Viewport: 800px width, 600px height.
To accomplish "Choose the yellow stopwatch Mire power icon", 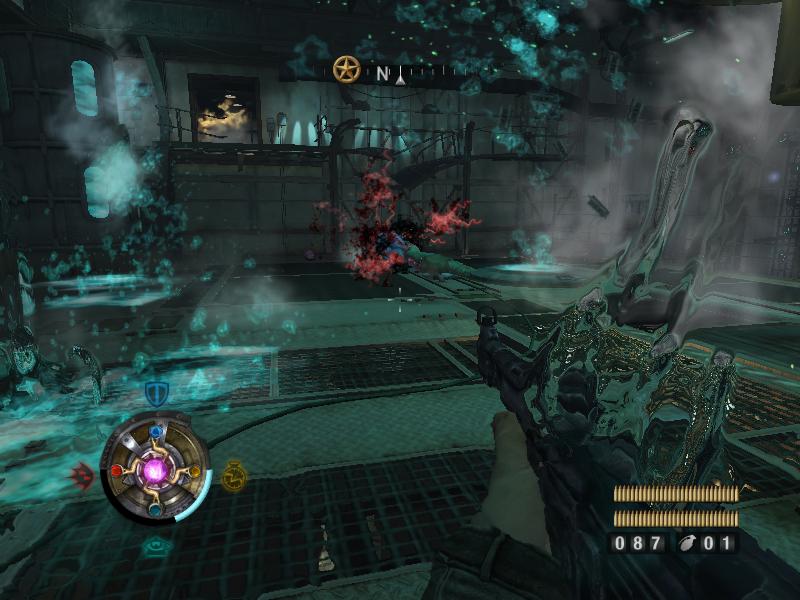I will pyautogui.click(x=235, y=474).
